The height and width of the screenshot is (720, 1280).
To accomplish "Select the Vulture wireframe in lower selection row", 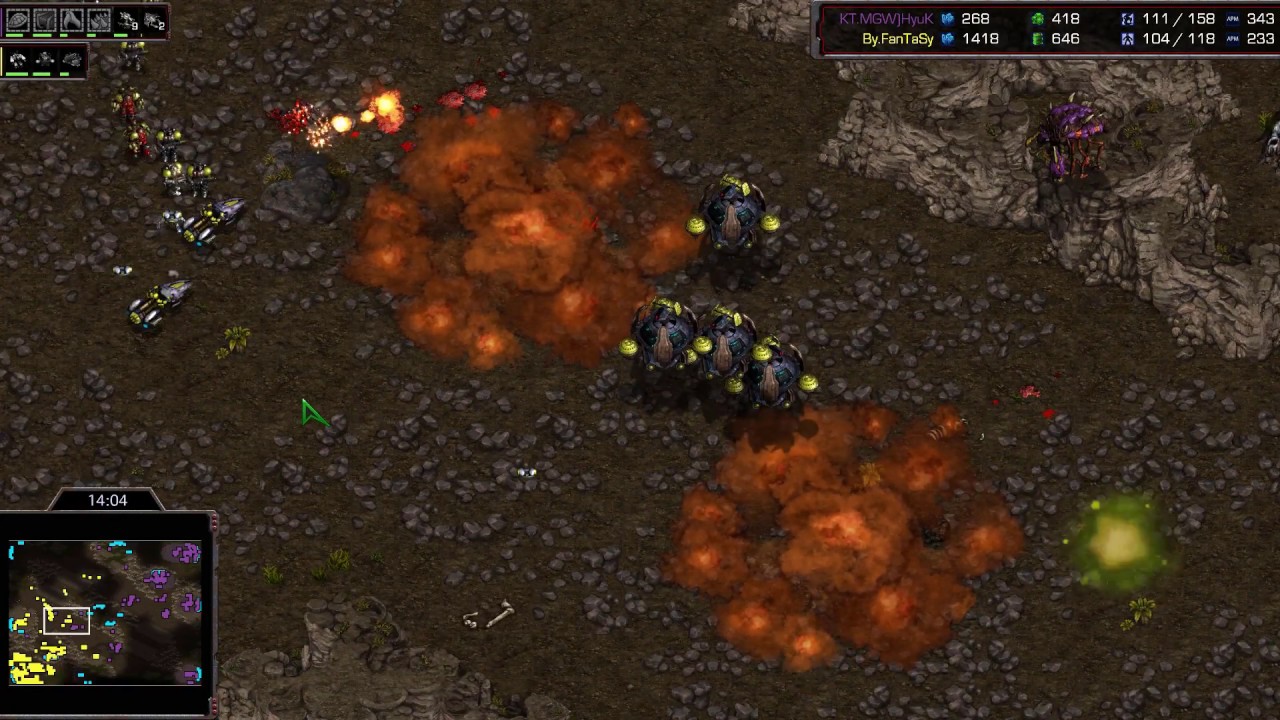I will (x=44, y=60).
